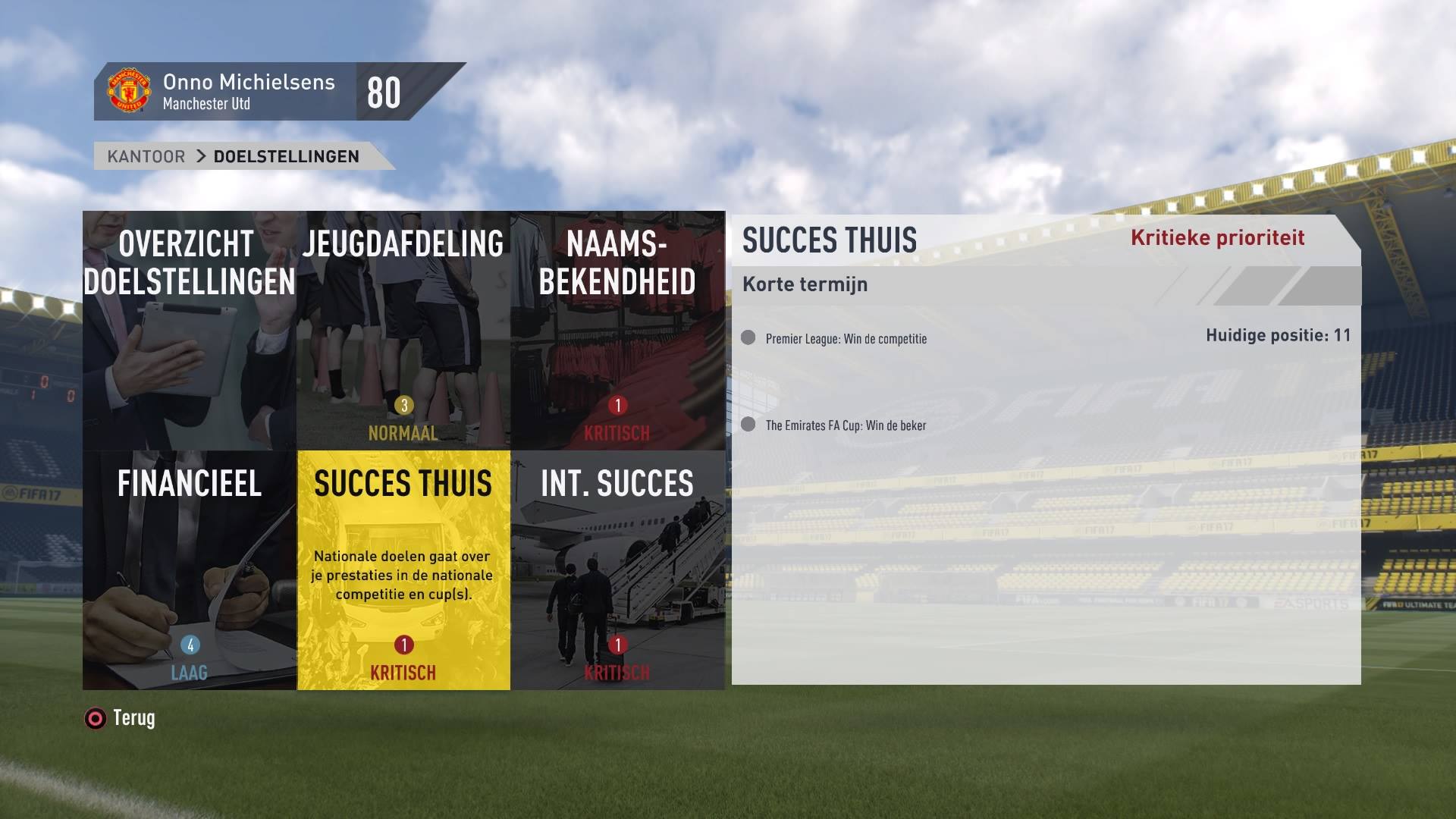
Task: Click the Terug back option
Action: point(121,718)
